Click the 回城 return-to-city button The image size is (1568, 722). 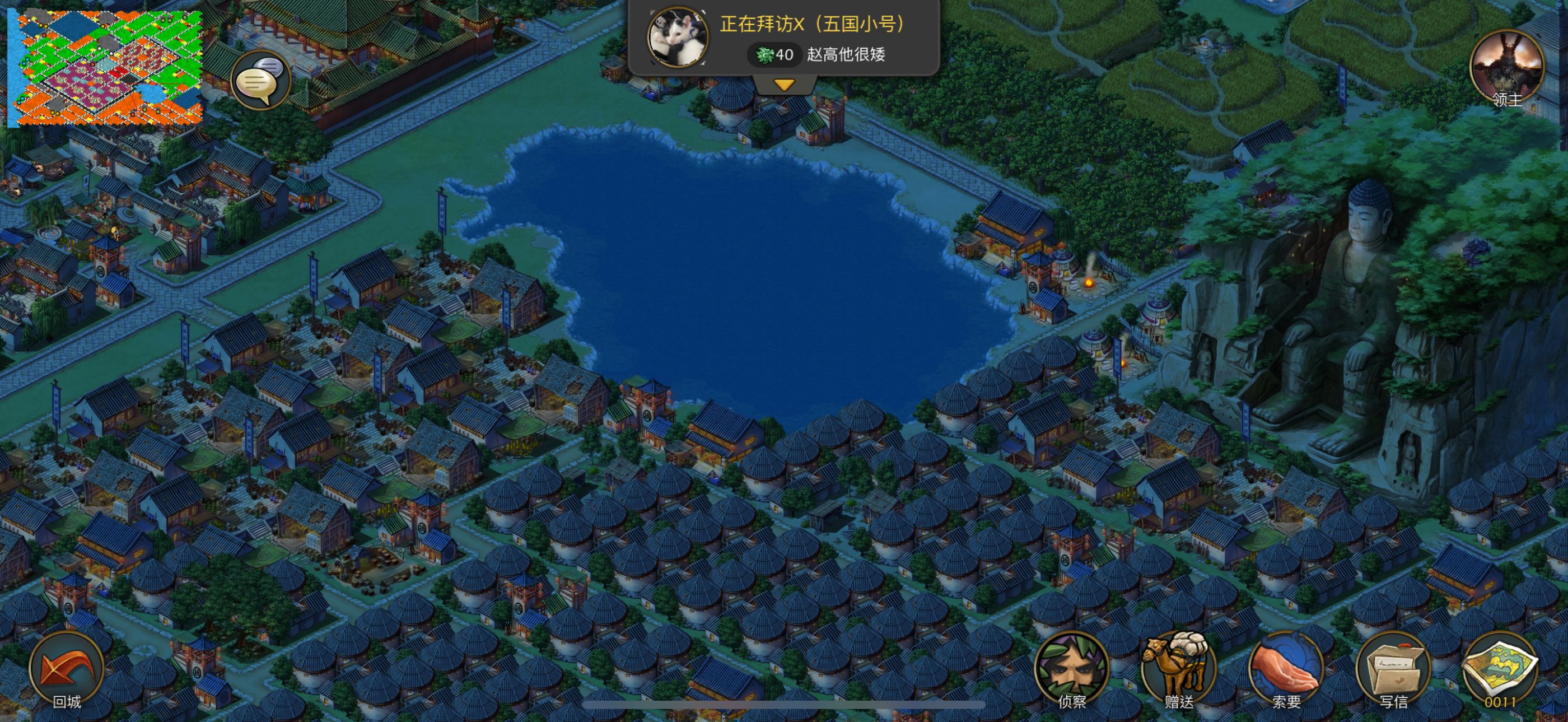pyautogui.click(x=66, y=670)
